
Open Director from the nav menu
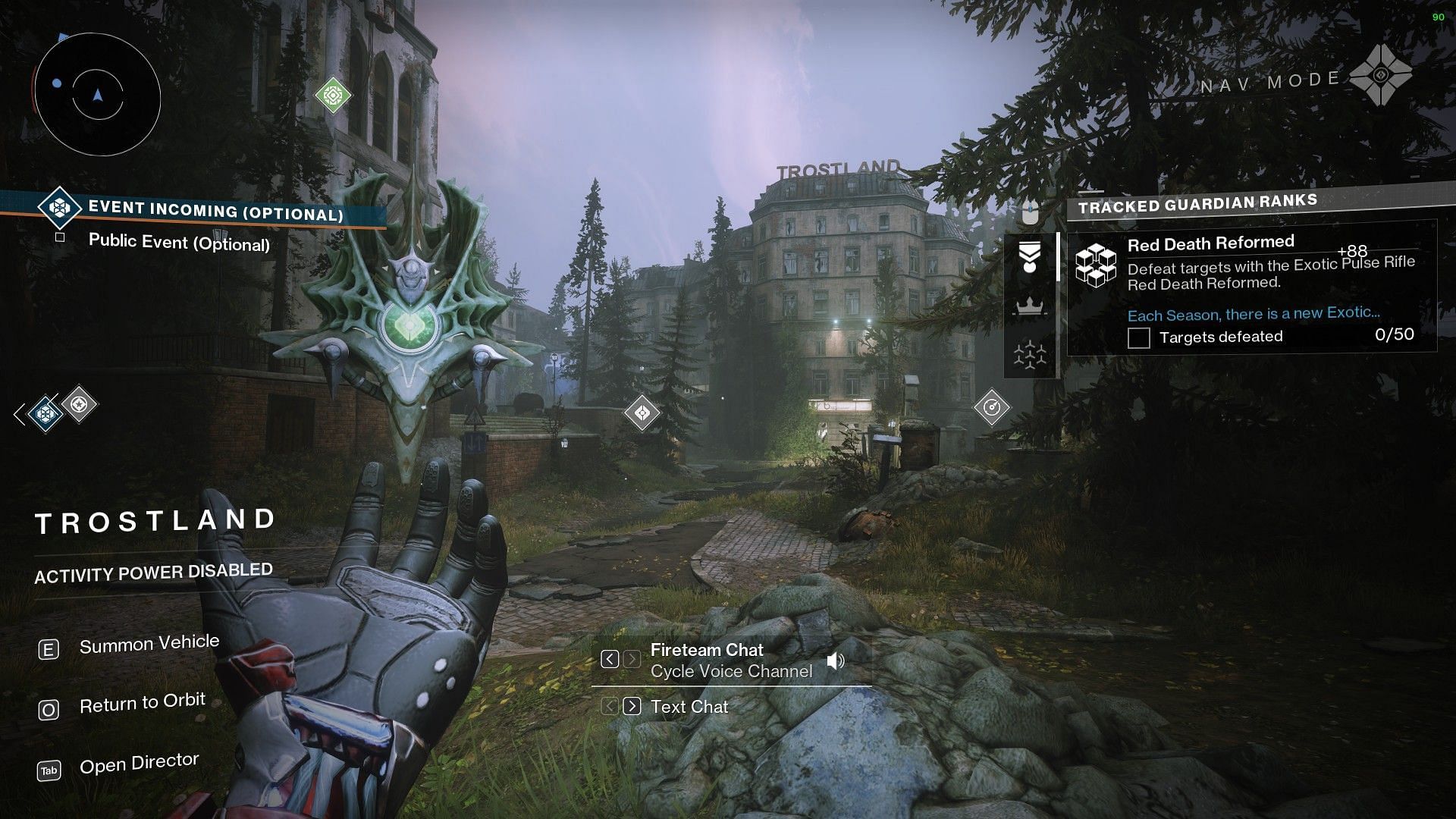(x=139, y=764)
